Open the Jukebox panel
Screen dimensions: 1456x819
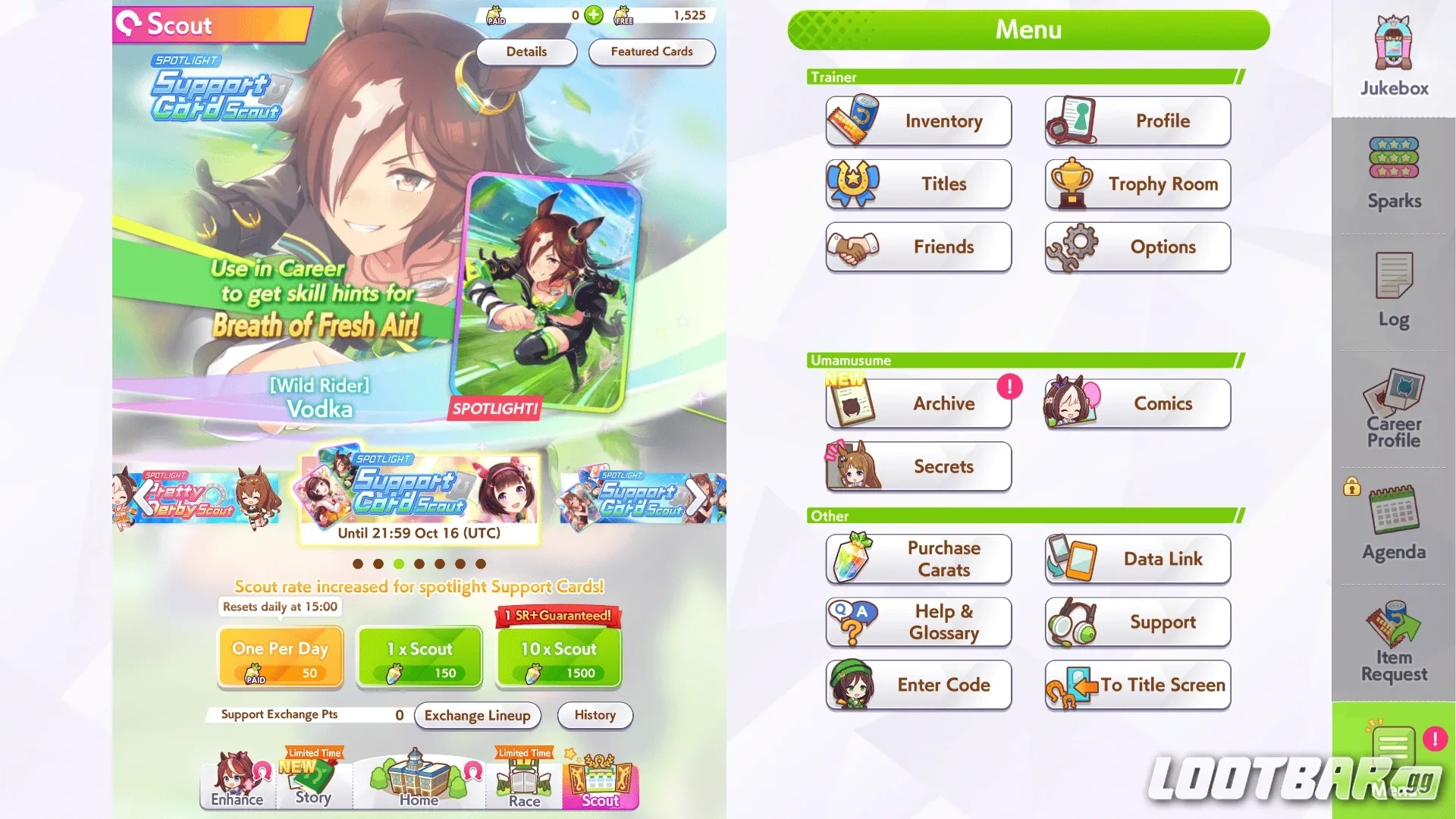point(1392,53)
